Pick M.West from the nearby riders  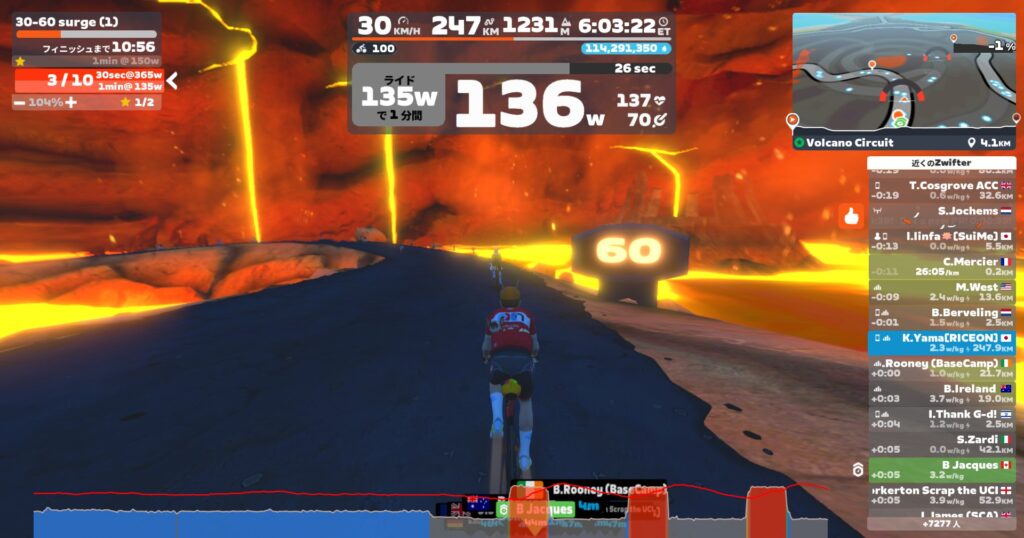click(x=942, y=291)
